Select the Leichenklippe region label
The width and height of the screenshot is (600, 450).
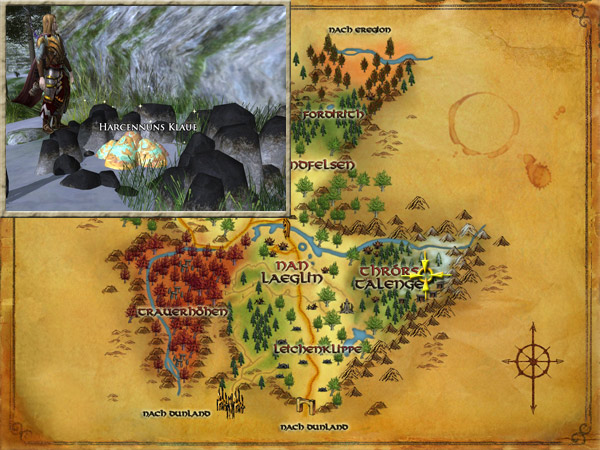(x=317, y=350)
